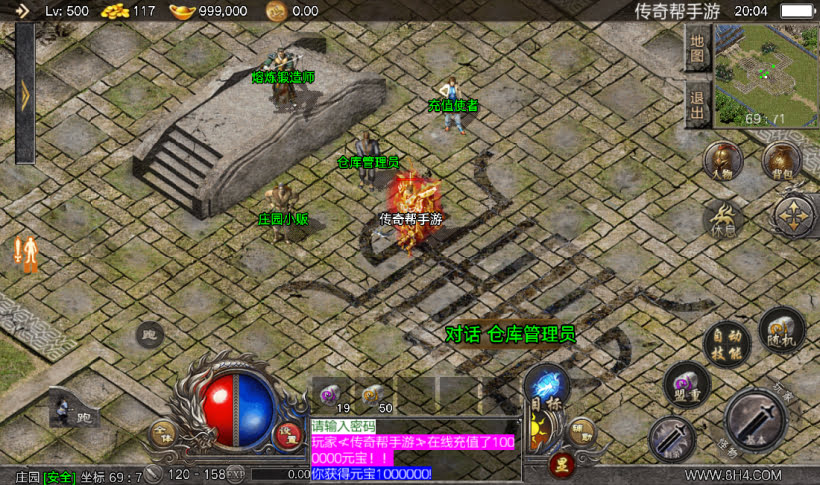
Task: Click the 退出 exit button
Action: pos(697,102)
